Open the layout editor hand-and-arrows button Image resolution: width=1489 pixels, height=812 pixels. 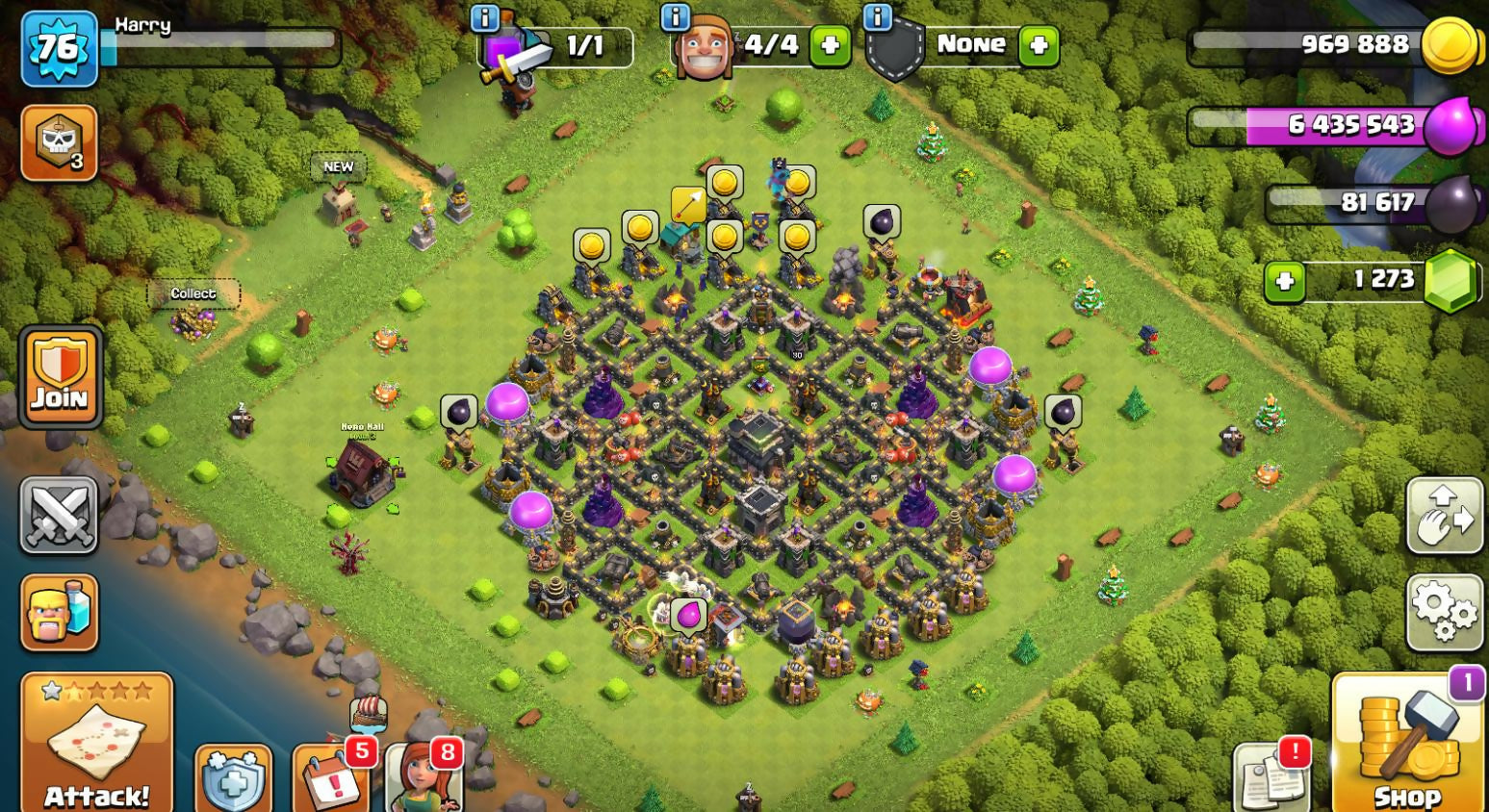pos(1444,515)
